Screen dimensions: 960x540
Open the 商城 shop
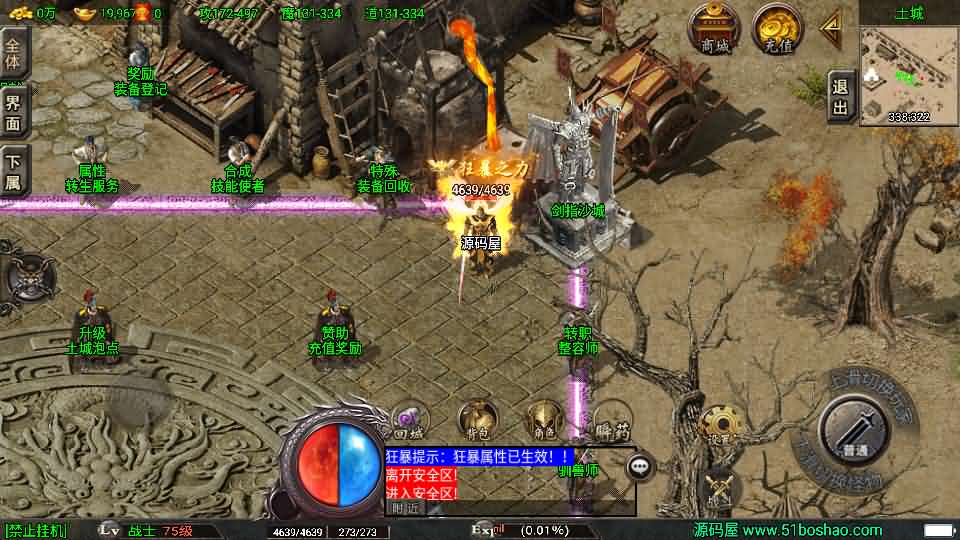coord(715,27)
